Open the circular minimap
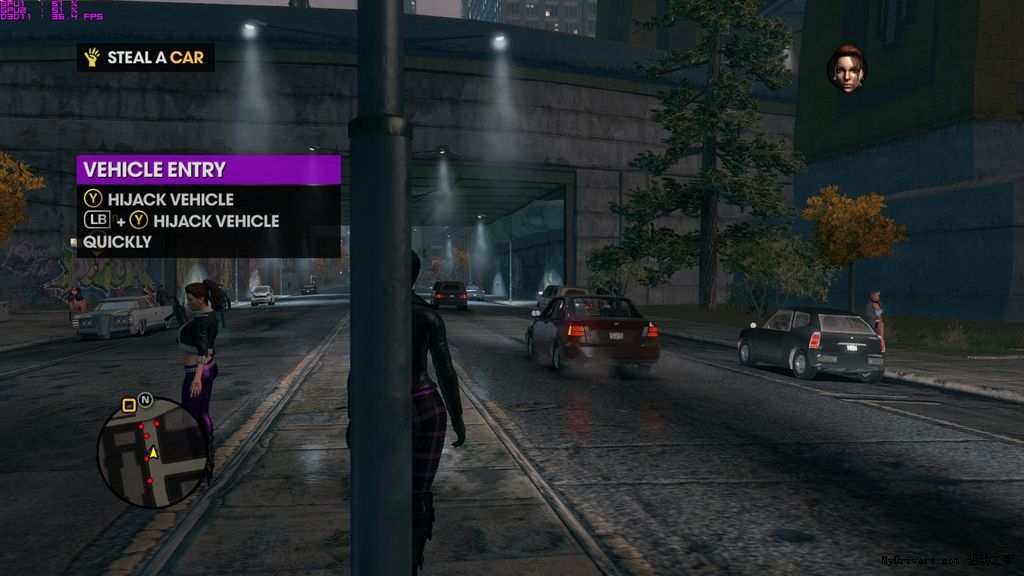This screenshot has height=576, width=1024. [152, 453]
